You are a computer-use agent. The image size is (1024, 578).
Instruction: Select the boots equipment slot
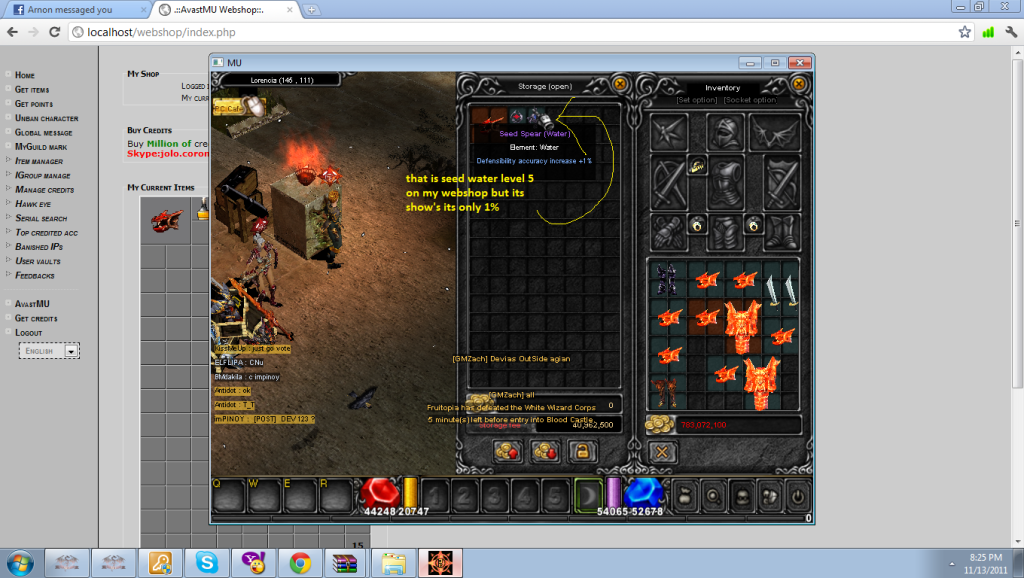click(x=780, y=234)
